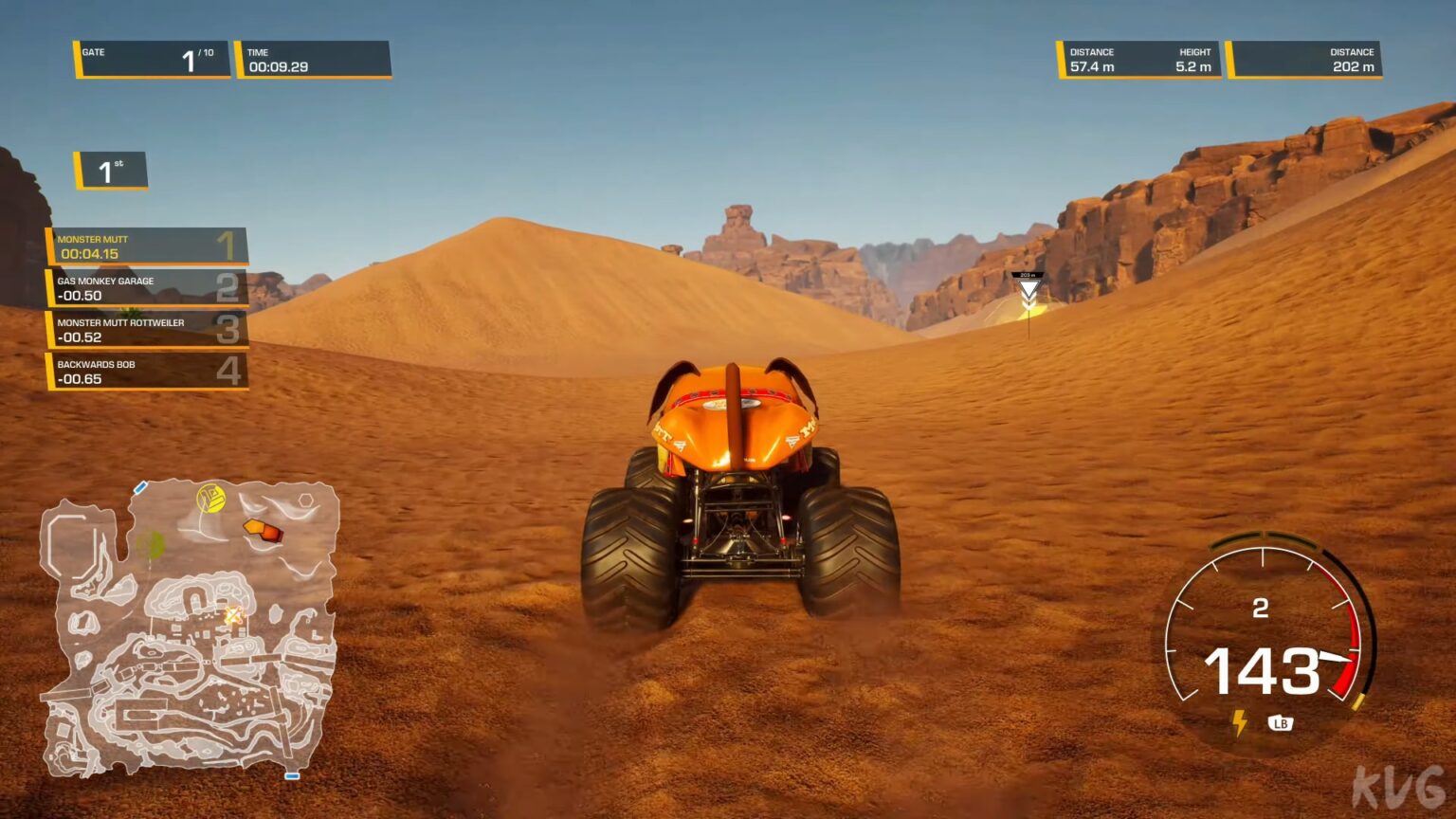Click the GATE 1/10 counter panel
Screen dimensions: 1456x819
point(152,59)
